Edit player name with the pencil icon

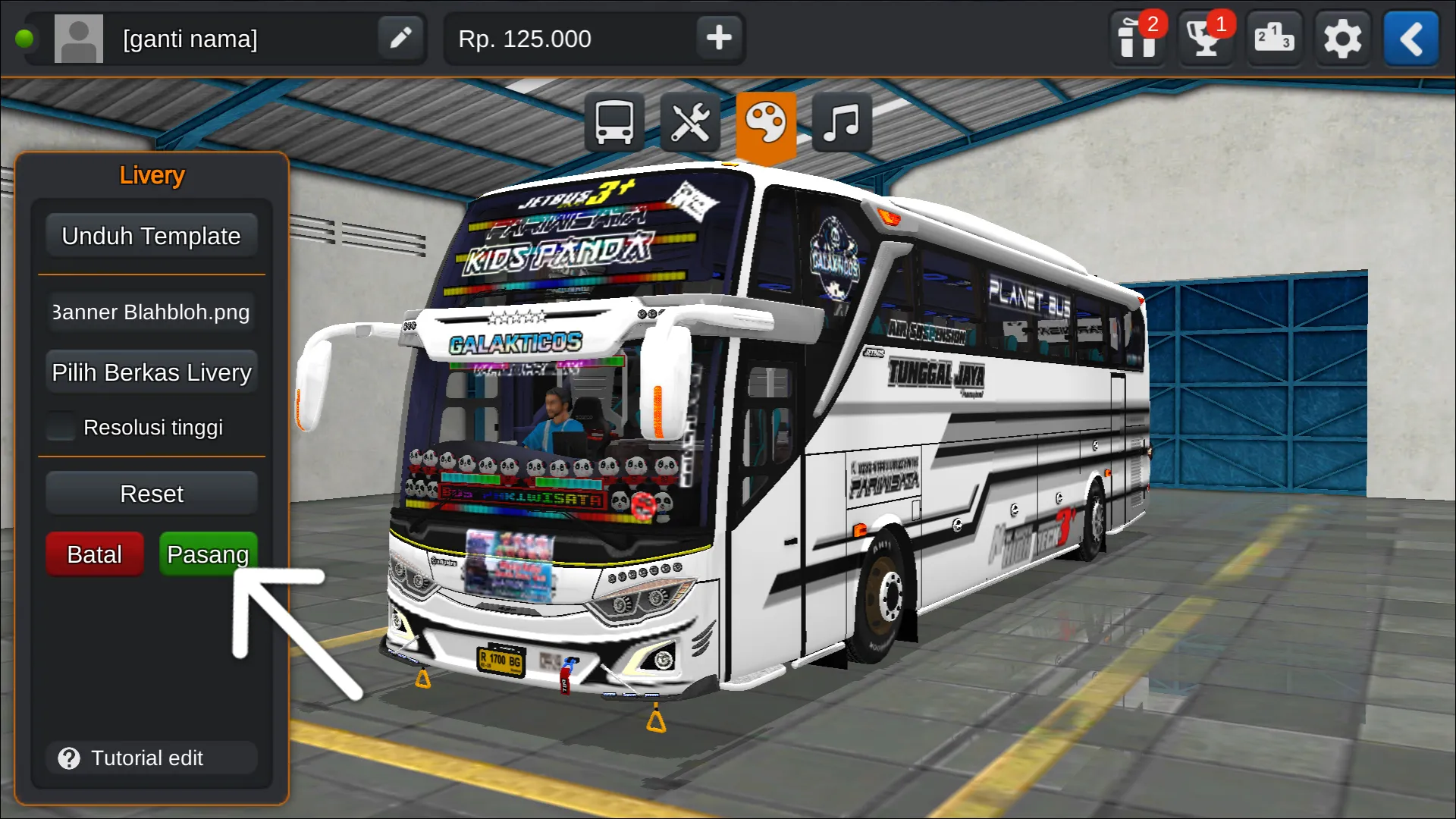click(400, 38)
